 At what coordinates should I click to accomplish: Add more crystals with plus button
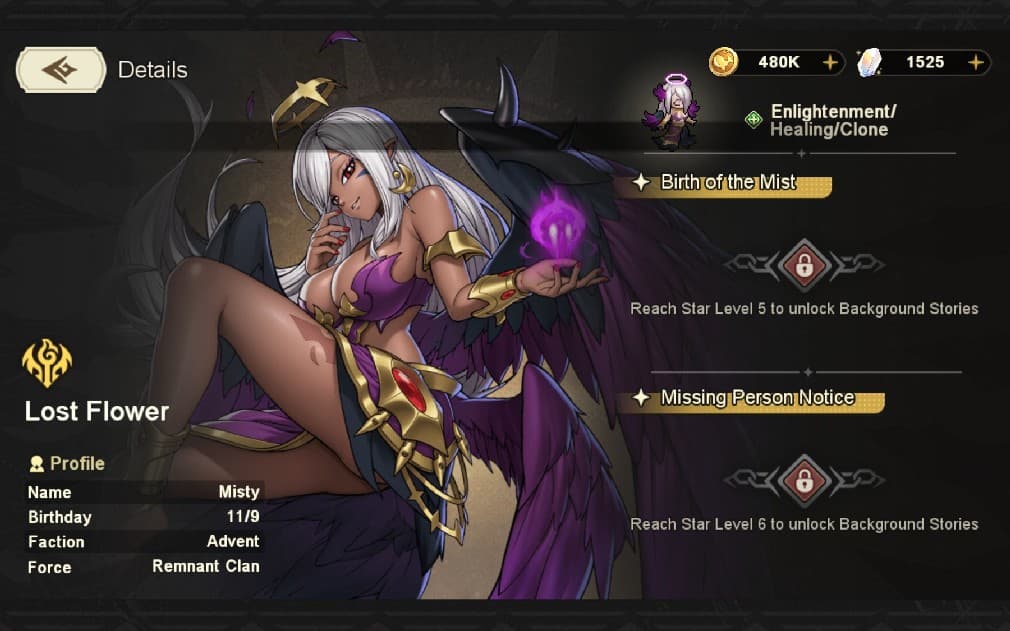coord(976,62)
